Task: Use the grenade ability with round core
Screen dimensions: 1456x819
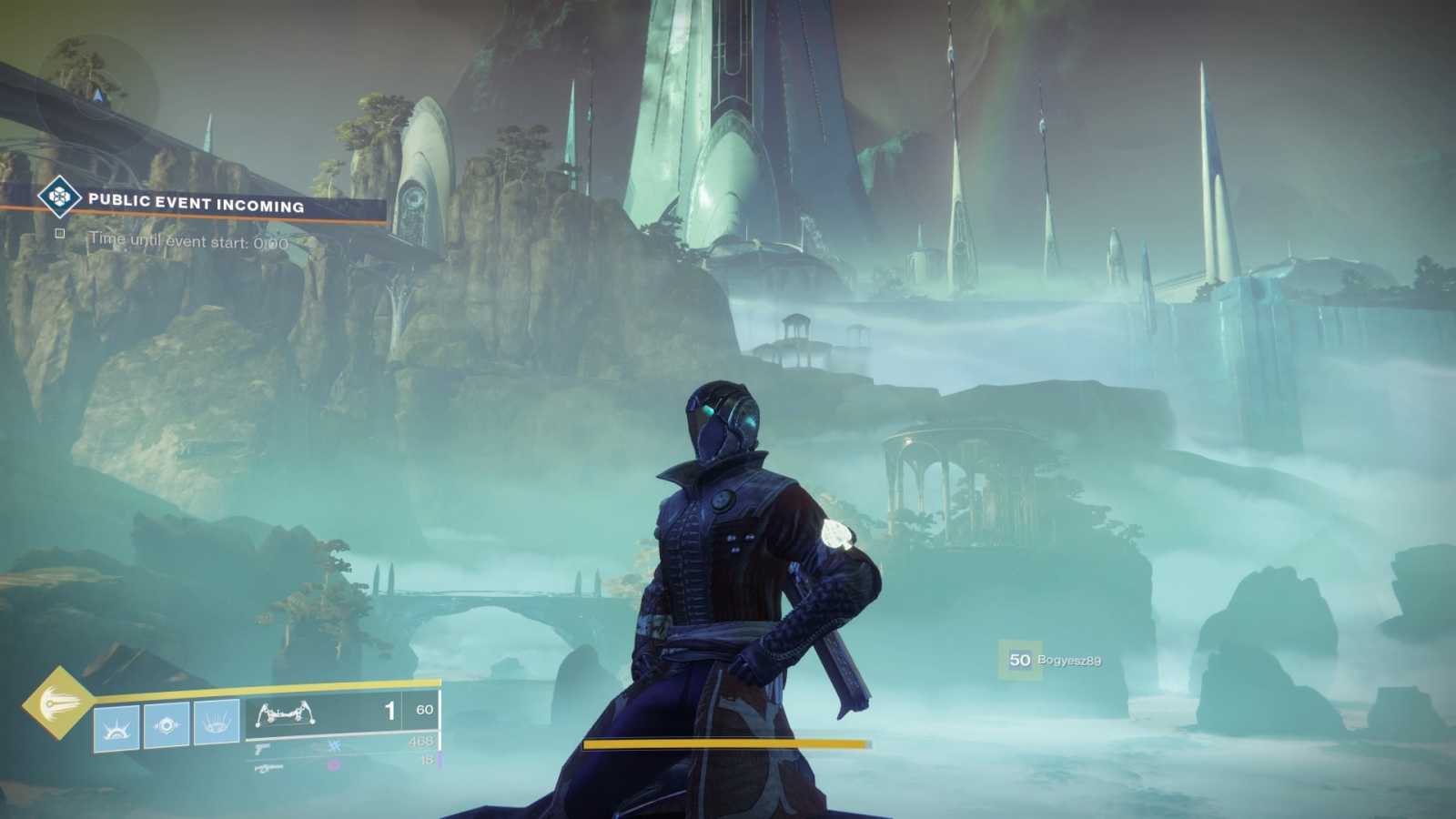Action: pos(167,725)
